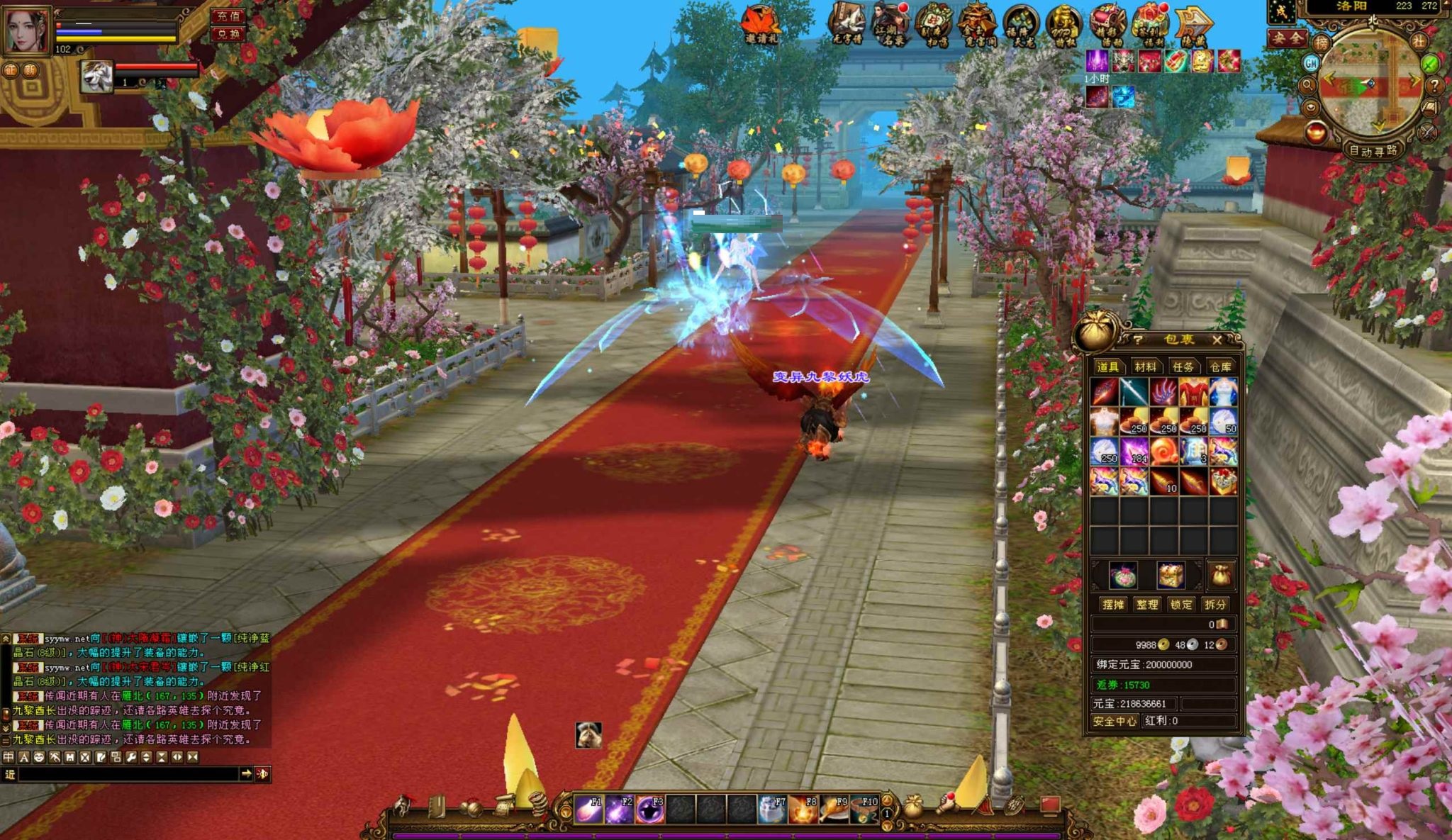Activate the F1 skill on the hotbar
The height and width of the screenshot is (840, 1452).
[x=588, y=810]
